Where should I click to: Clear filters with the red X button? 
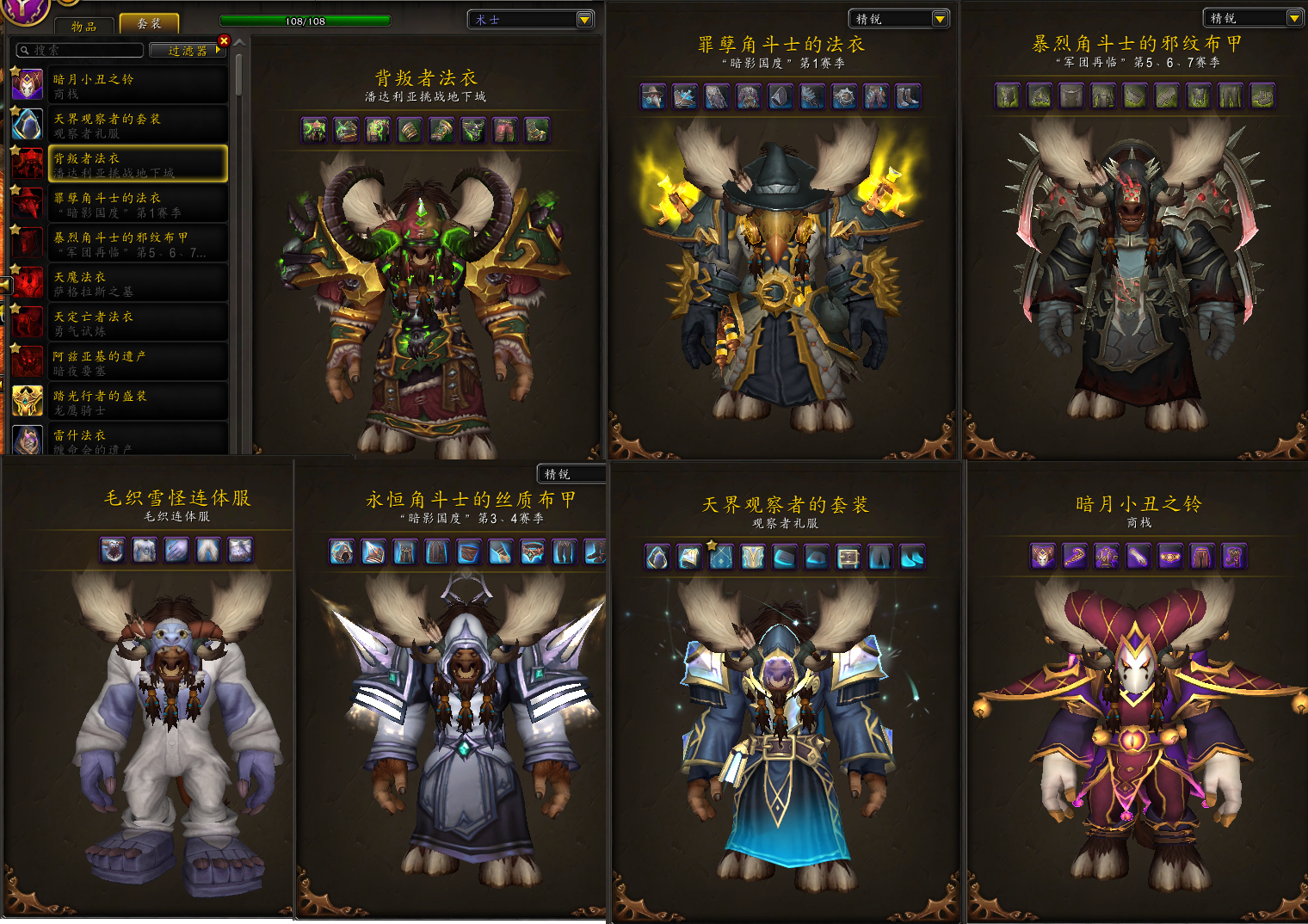(x=224, y=40)
